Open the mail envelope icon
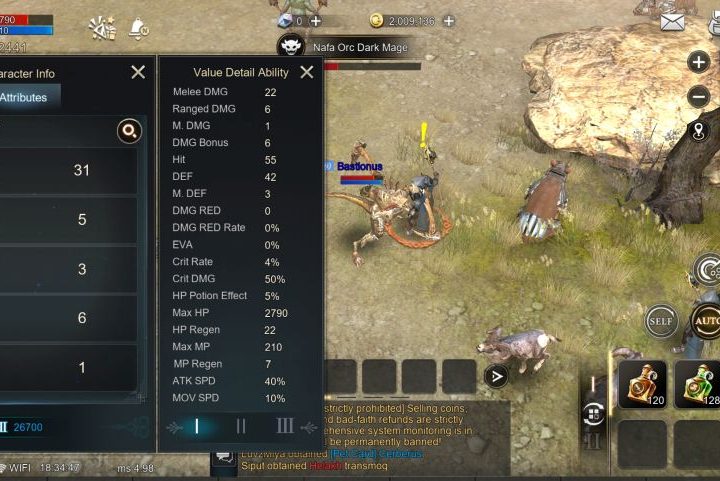 [700, 21]
